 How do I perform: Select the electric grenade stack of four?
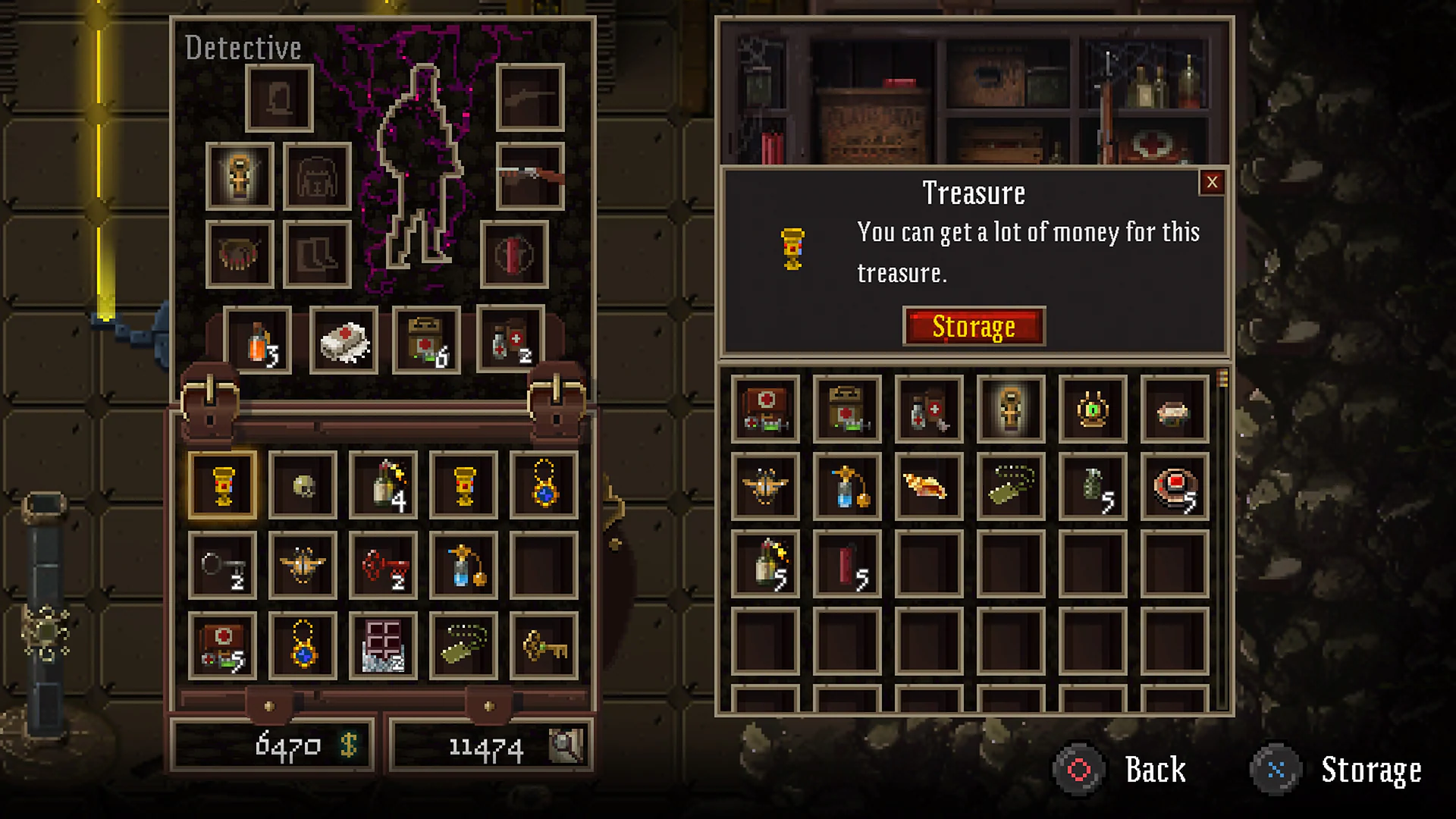coord(383,485)
